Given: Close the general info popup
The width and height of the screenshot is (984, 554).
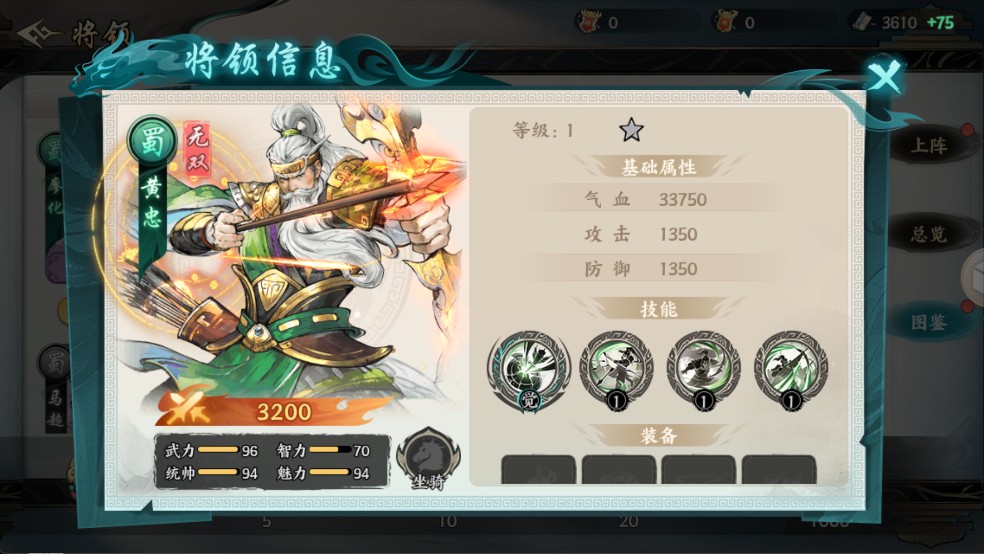Looking at the screenshot, I should 884,76.
